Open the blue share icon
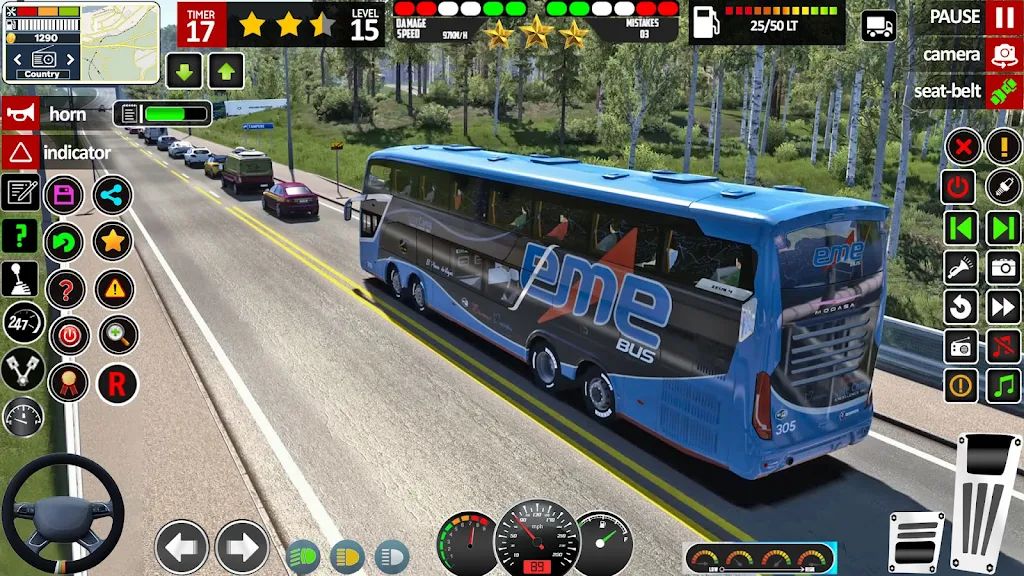The image size is (1024, 576). tap(112, 194)
